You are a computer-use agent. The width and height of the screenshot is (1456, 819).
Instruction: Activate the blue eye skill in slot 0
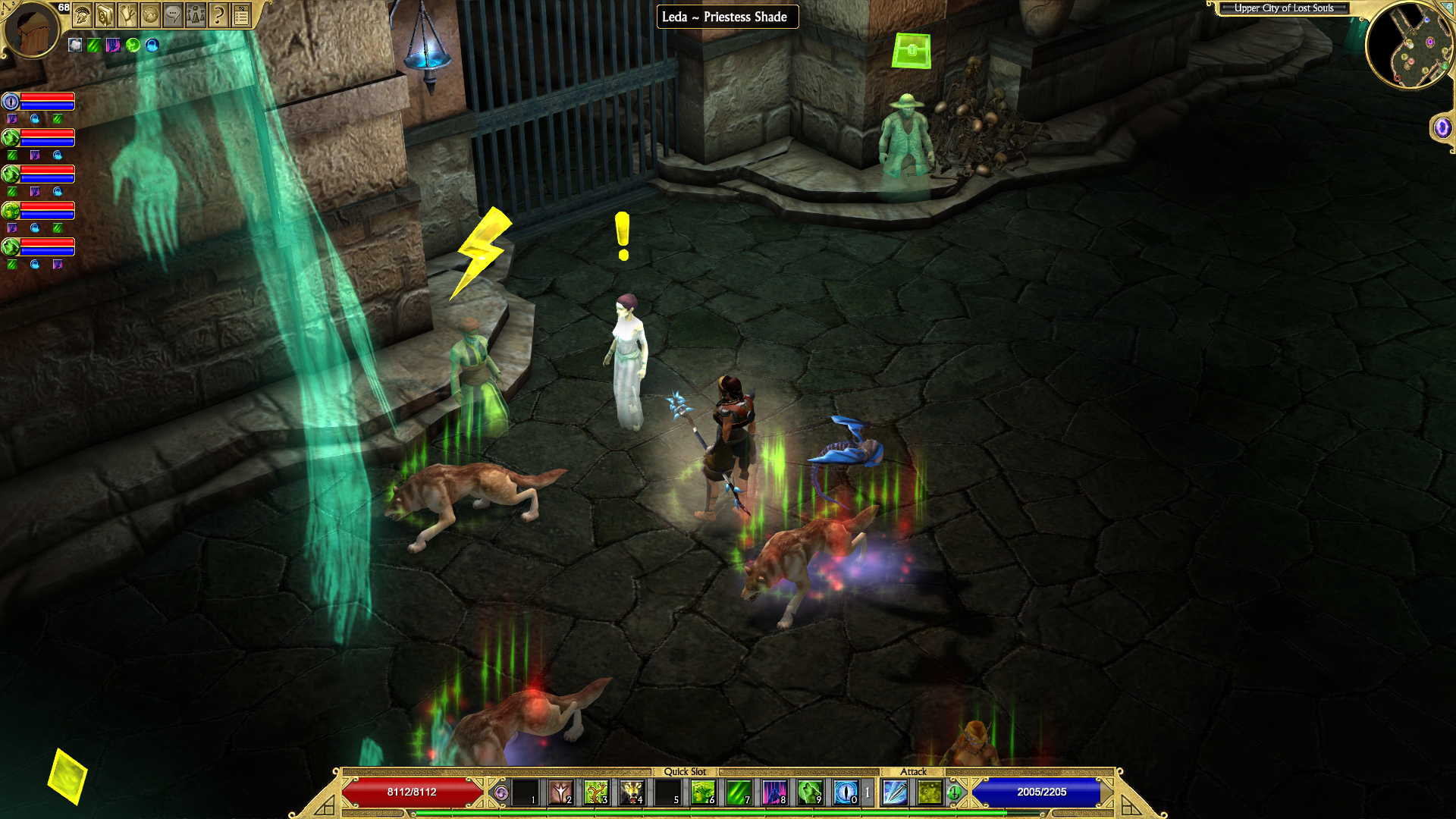click(846, 792)
